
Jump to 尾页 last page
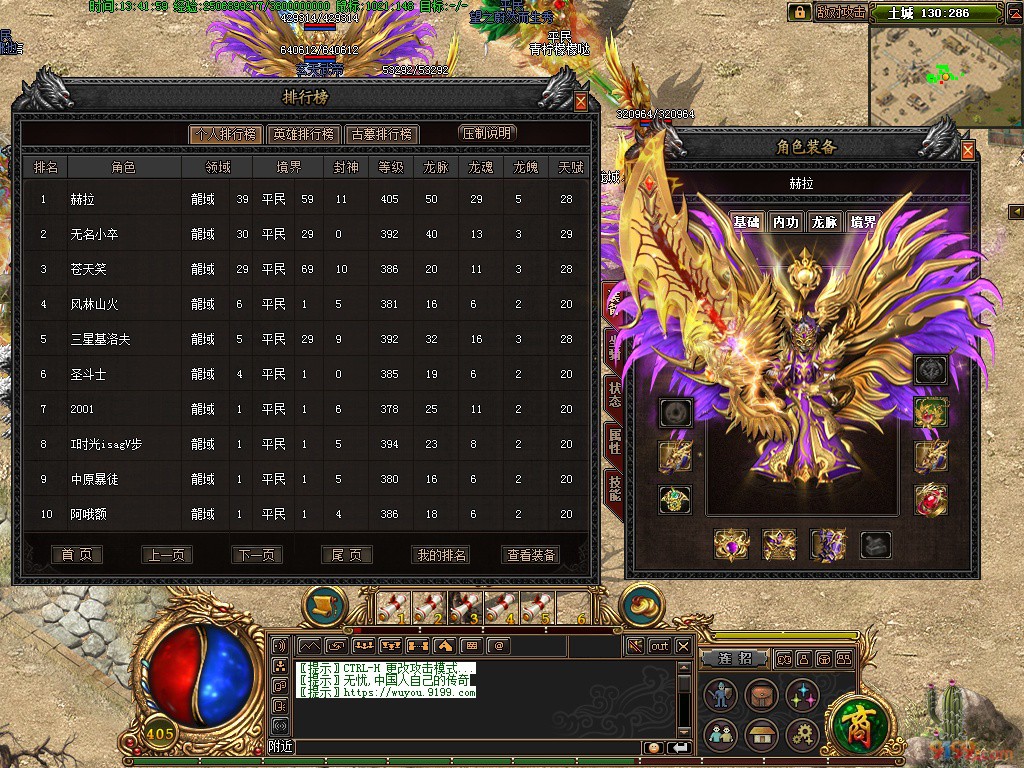pyautogui.click(x=347, y=555)
